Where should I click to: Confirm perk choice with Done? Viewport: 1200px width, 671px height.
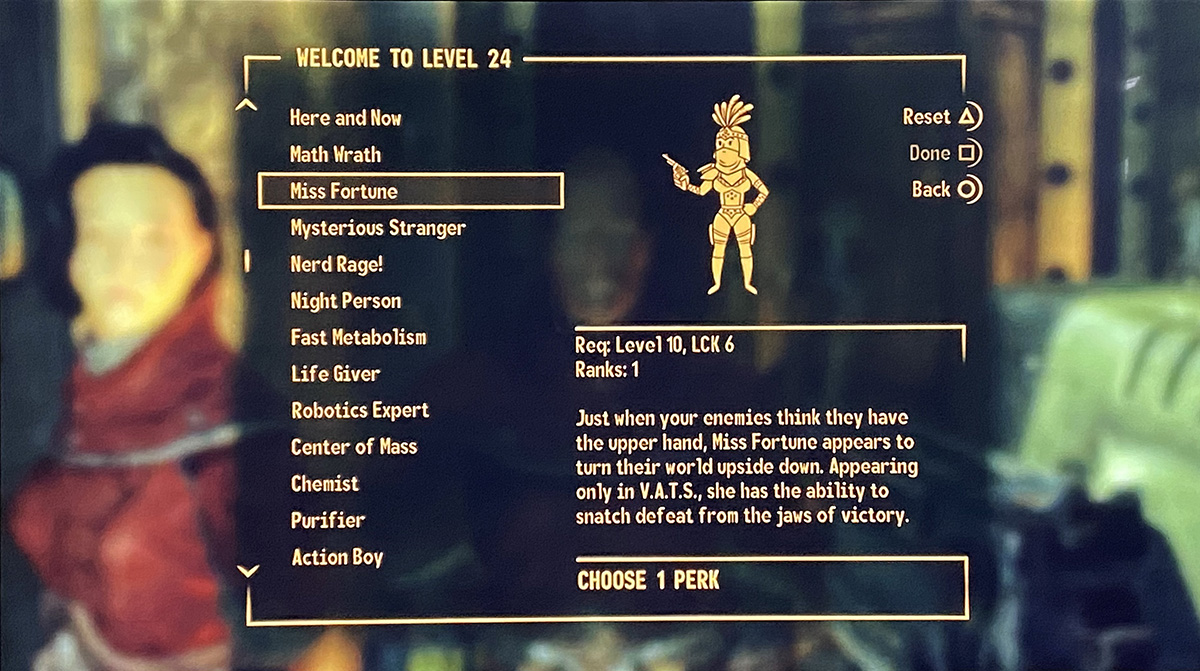944,153
